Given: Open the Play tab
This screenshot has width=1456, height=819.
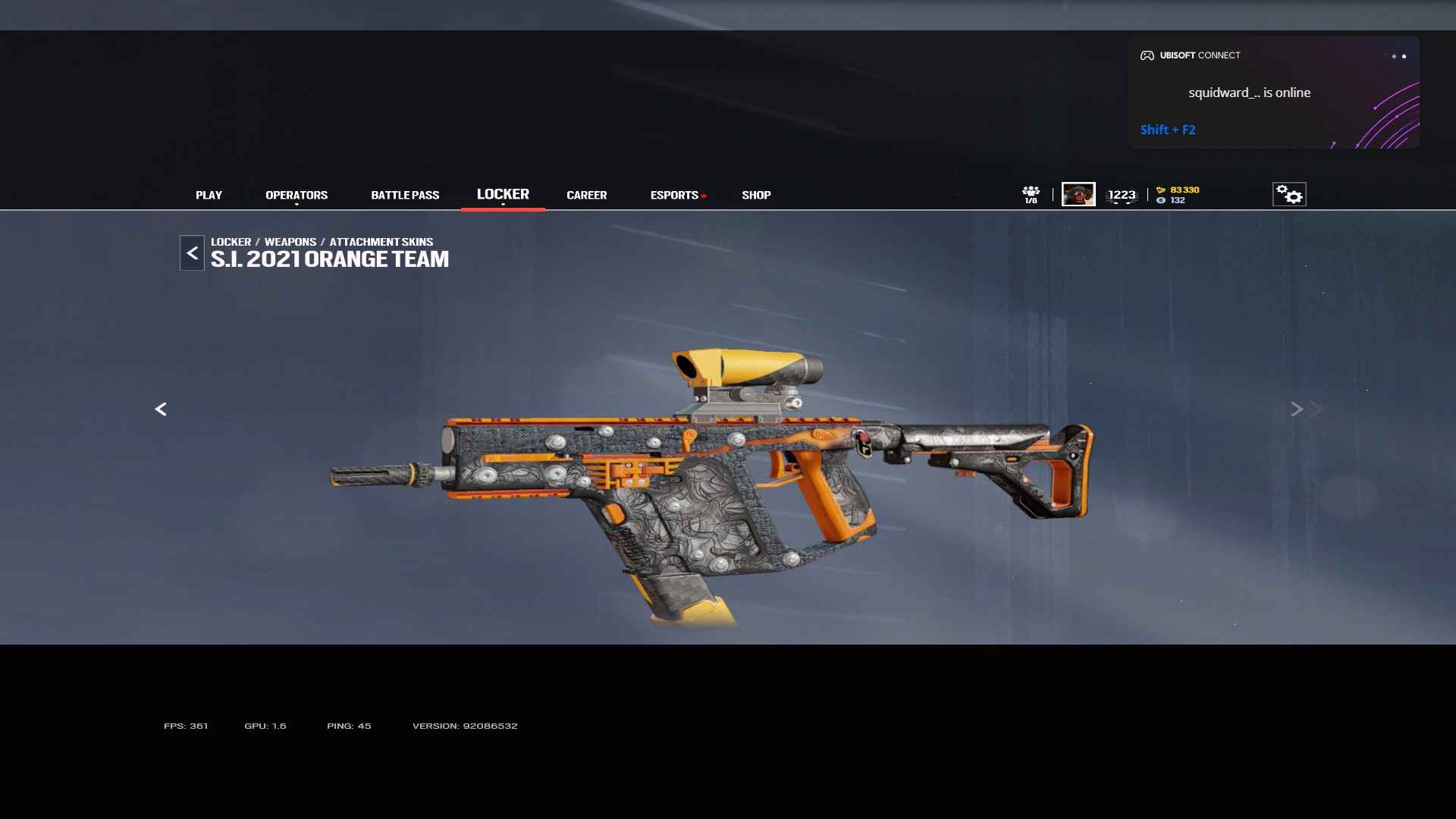Looking at the screenshot, I should point(209,195).
